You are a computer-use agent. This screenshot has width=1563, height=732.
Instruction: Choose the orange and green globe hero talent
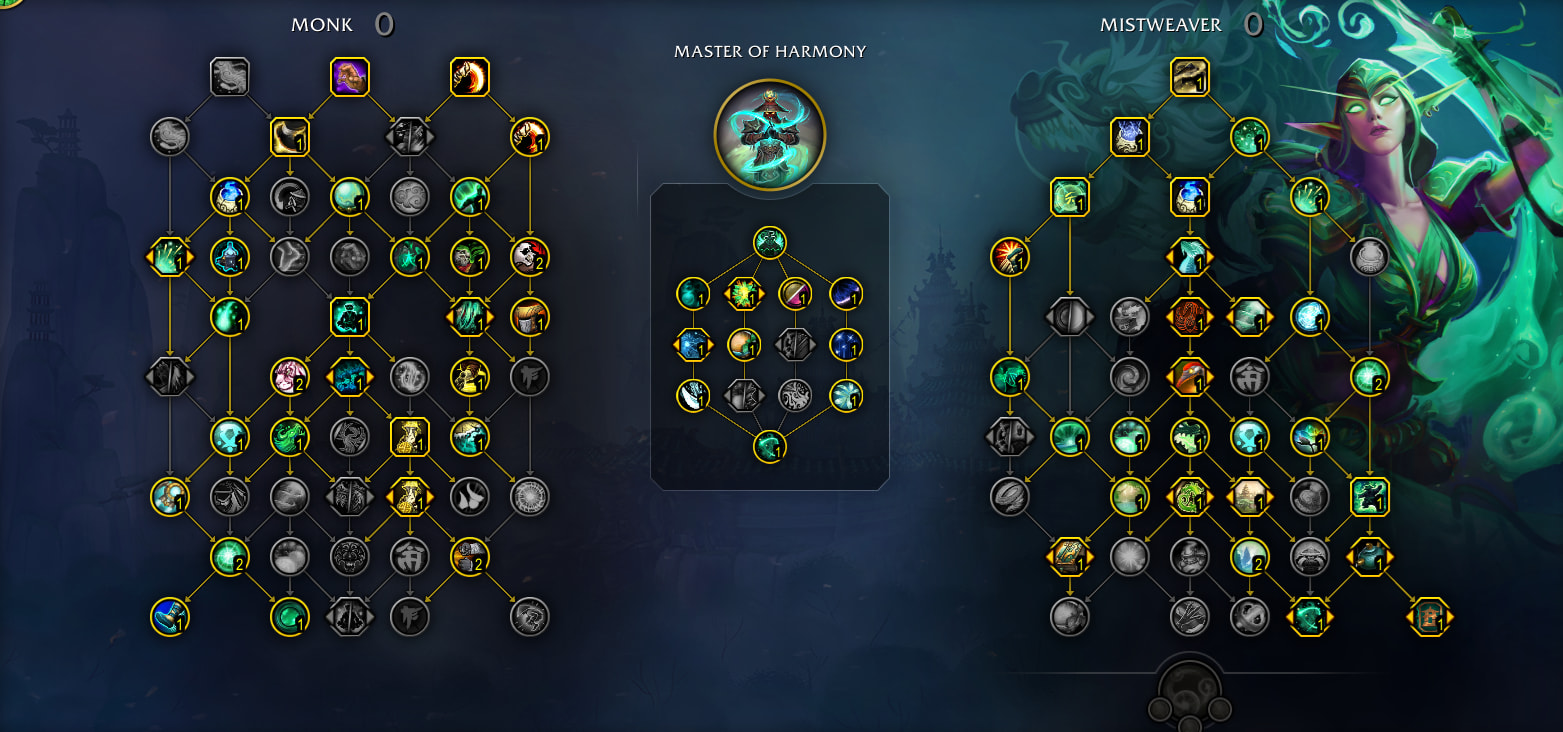[x=743, y=344]
